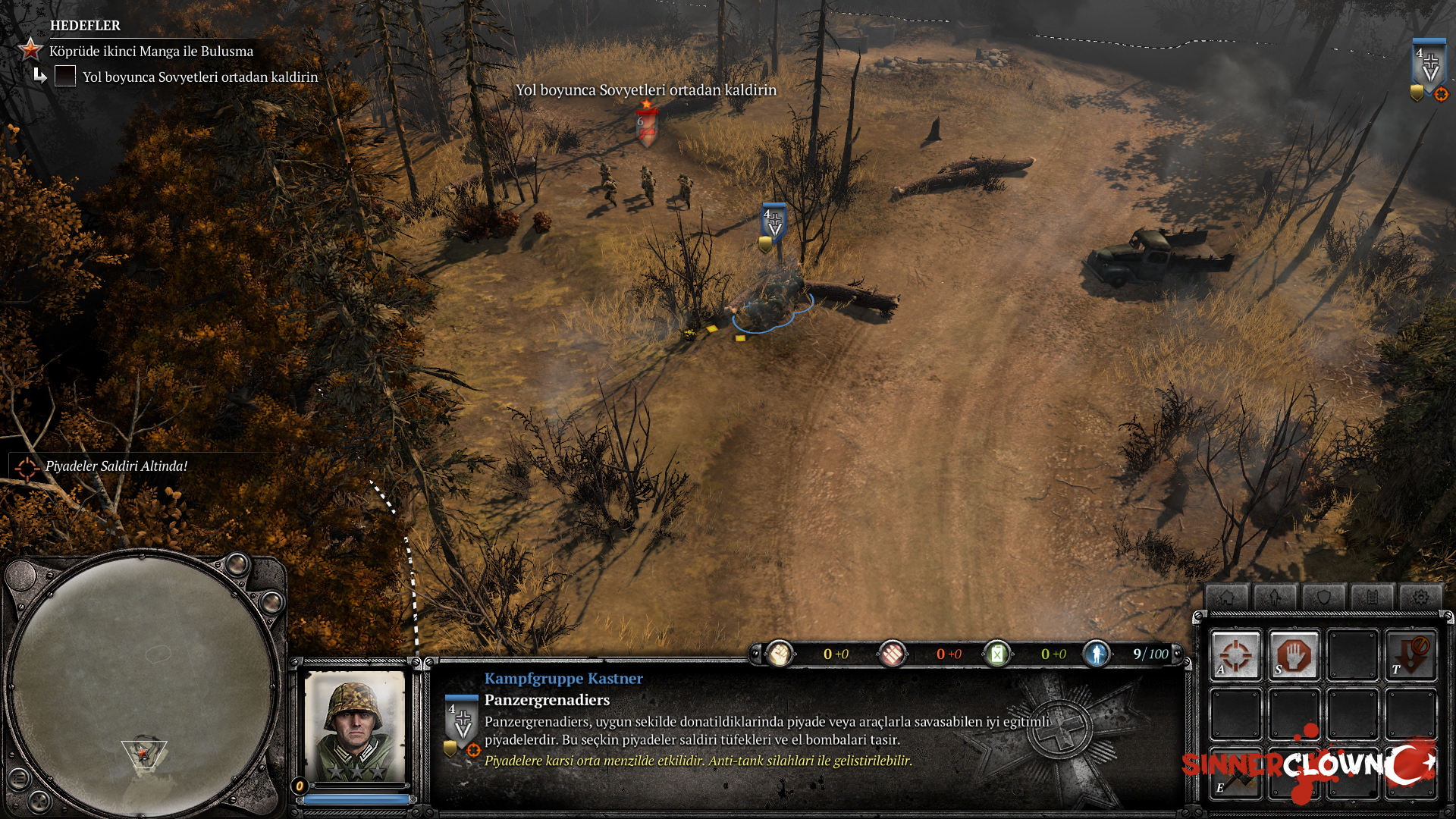Switch to the soldier icon tab

tap(1275, 598)
